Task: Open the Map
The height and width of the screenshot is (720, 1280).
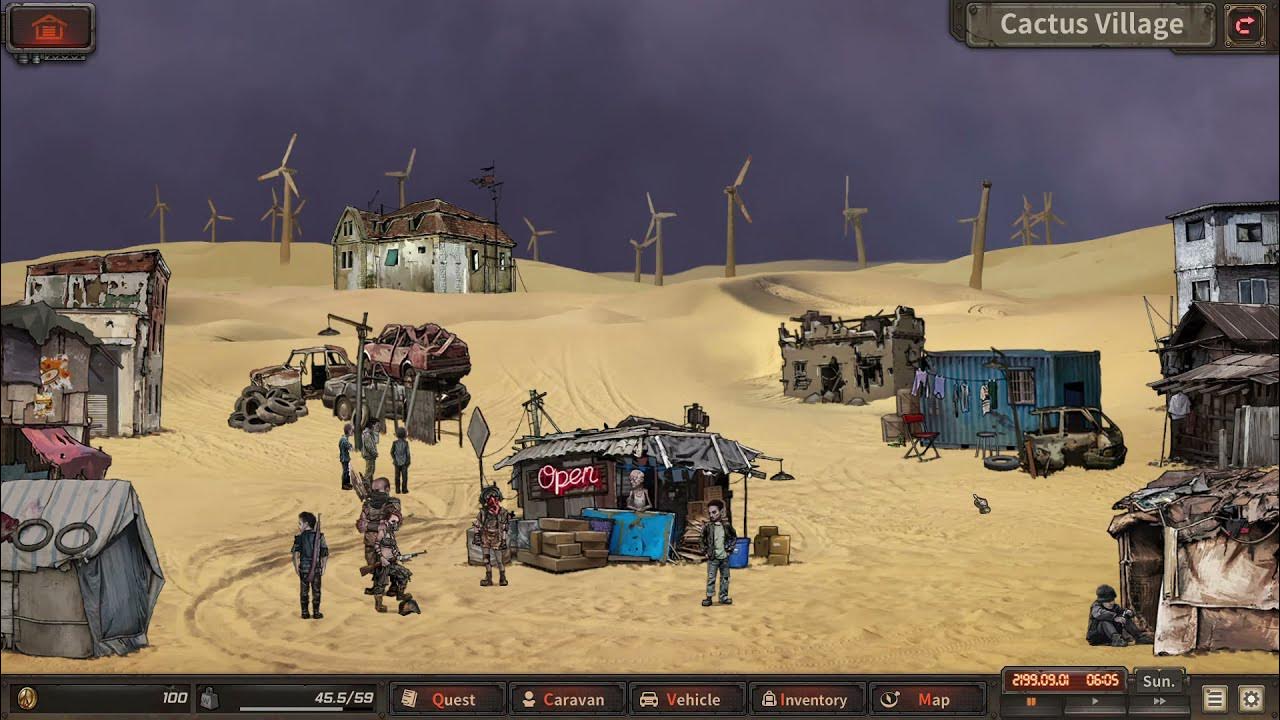Action: click(x=926, y=699)
